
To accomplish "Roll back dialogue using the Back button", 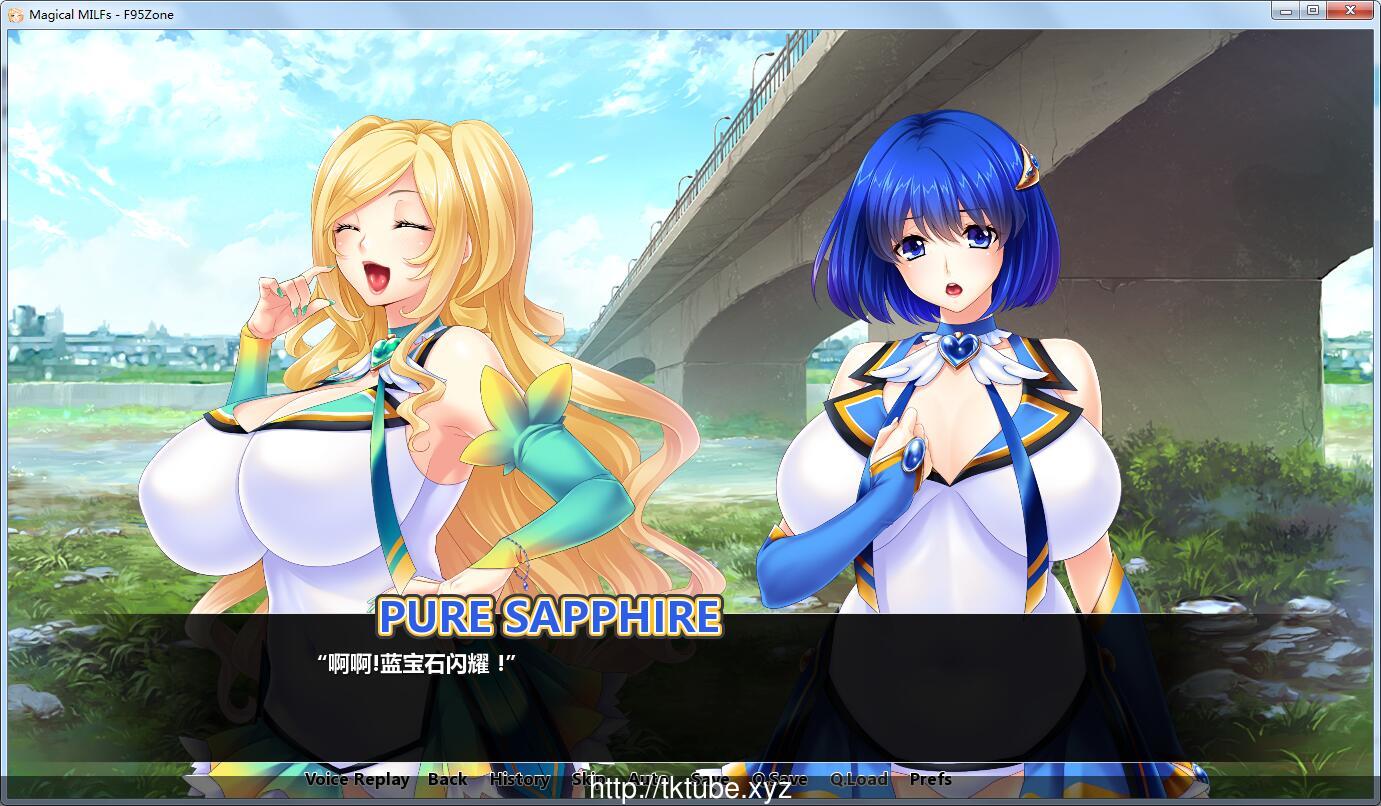I will click(447, 779).
